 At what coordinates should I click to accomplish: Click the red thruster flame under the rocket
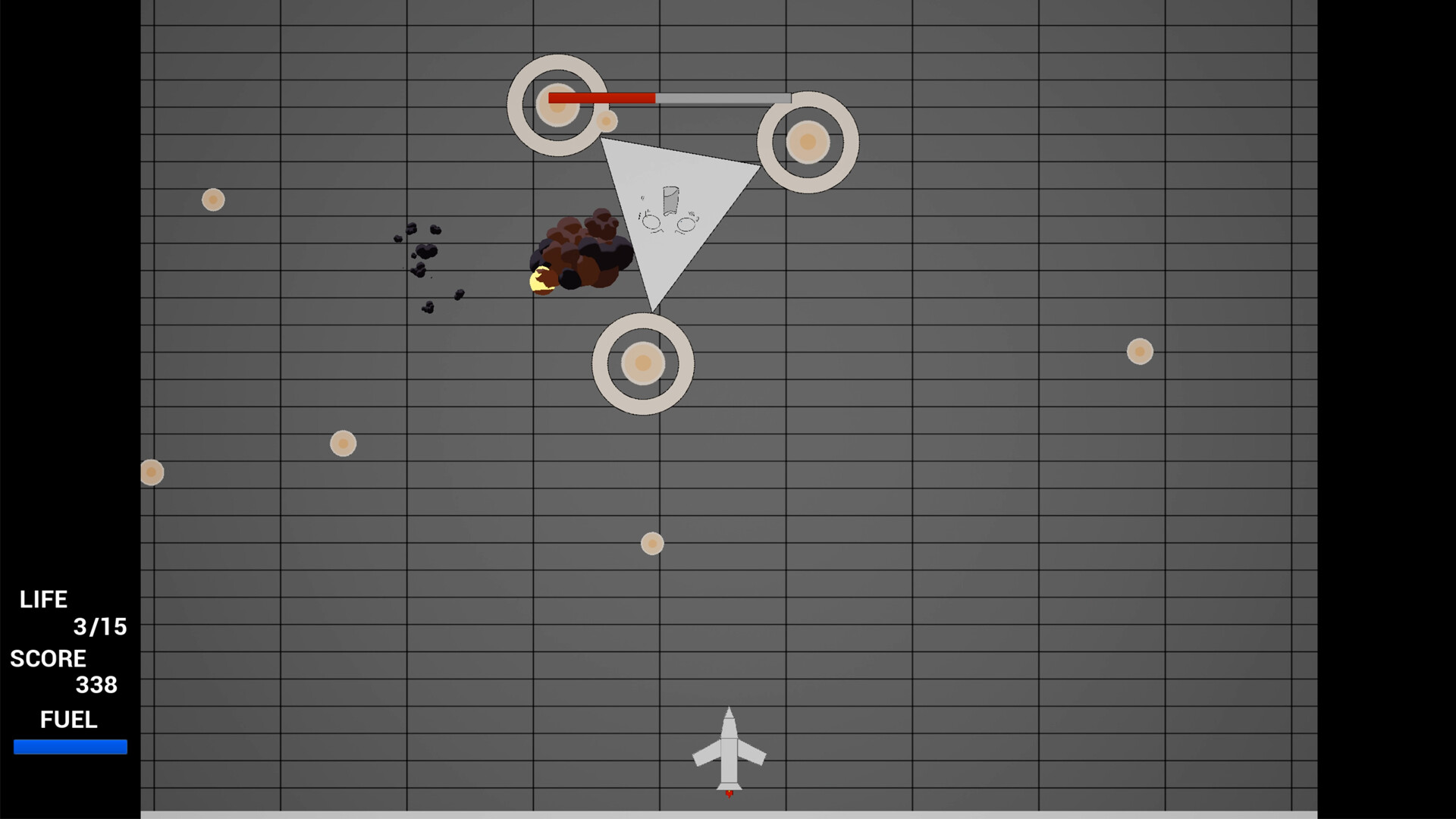click(x=728, y=793)
